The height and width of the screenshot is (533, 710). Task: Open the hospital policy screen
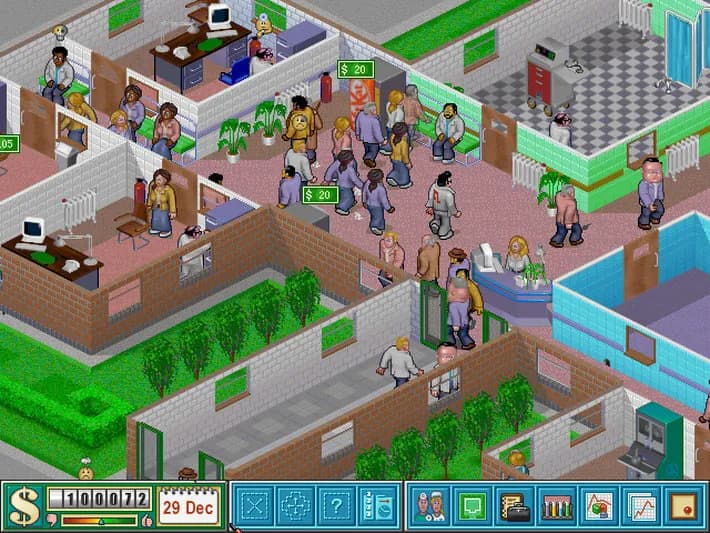(x=681, y=506)
